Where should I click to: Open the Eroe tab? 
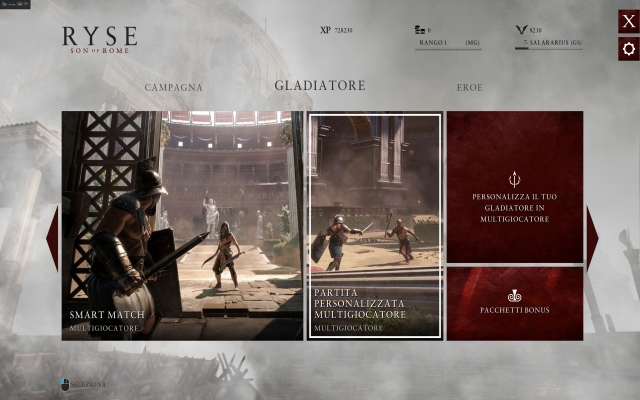coord(470,87)
